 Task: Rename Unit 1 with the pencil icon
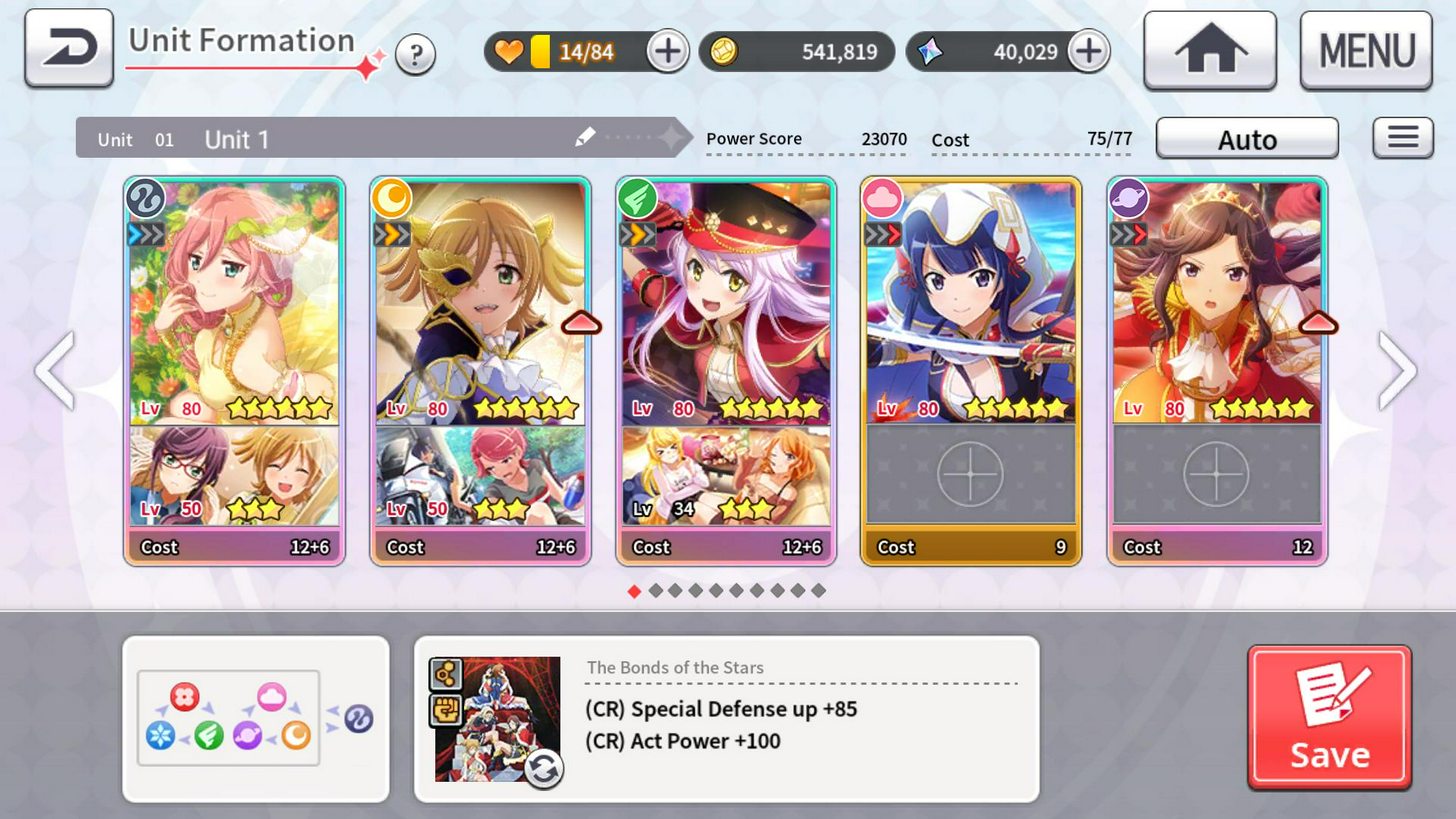585,138
